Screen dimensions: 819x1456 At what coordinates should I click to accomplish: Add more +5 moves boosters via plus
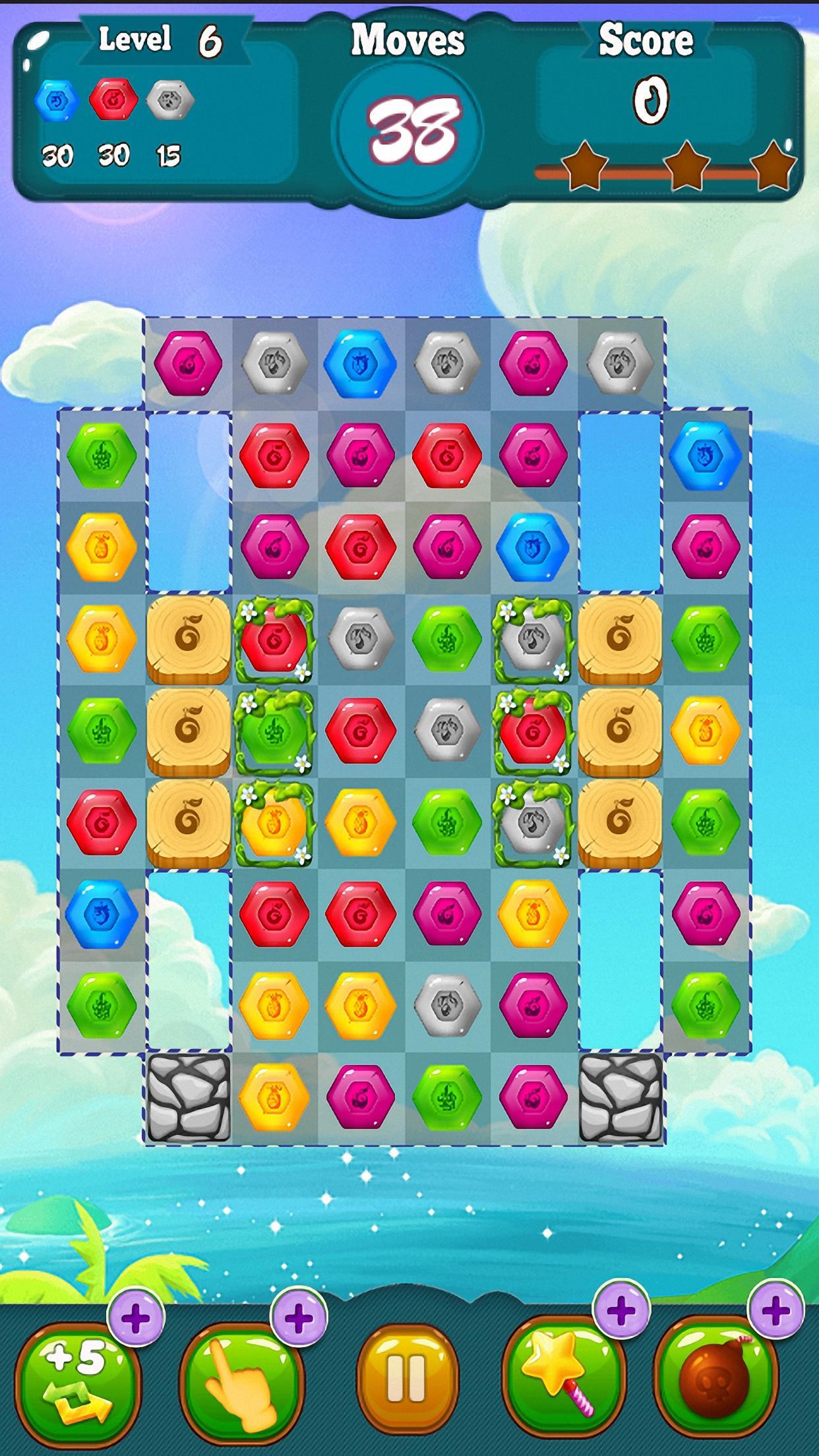tap(136, 1319)
